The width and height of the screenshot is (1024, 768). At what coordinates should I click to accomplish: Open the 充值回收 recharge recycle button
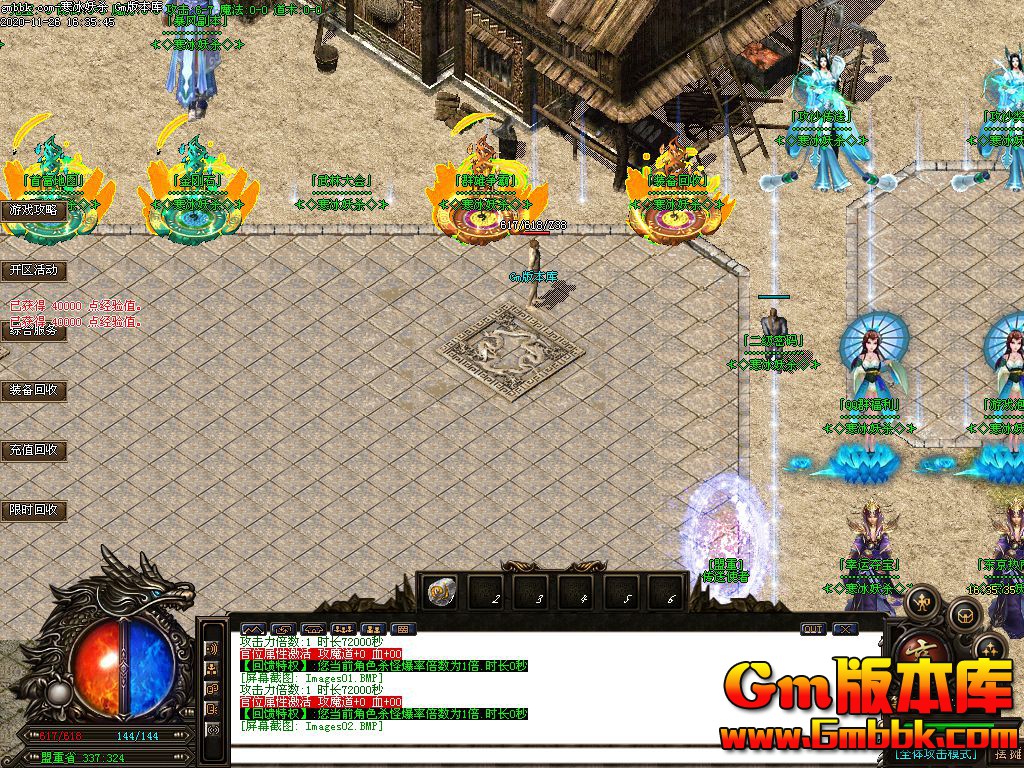pyautogui.click(x=34, y=450)
